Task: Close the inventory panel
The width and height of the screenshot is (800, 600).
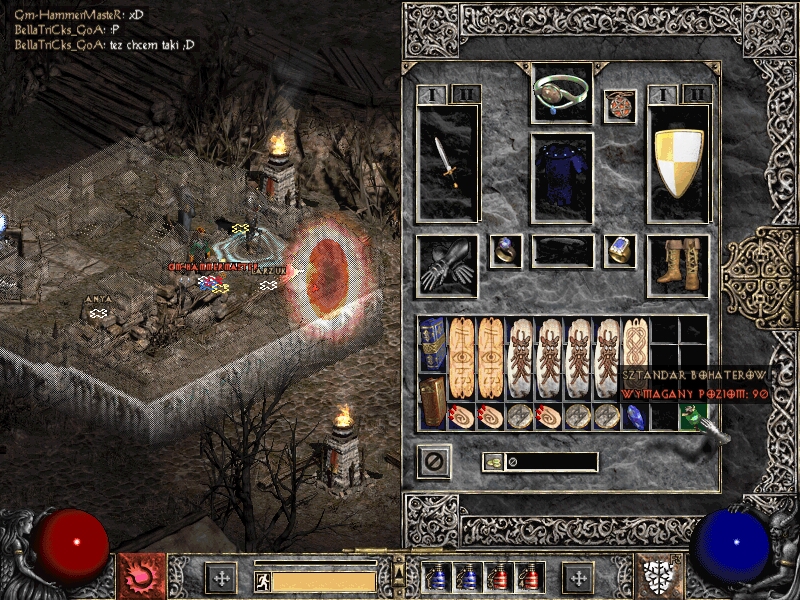Action: (x=434, y=461)
